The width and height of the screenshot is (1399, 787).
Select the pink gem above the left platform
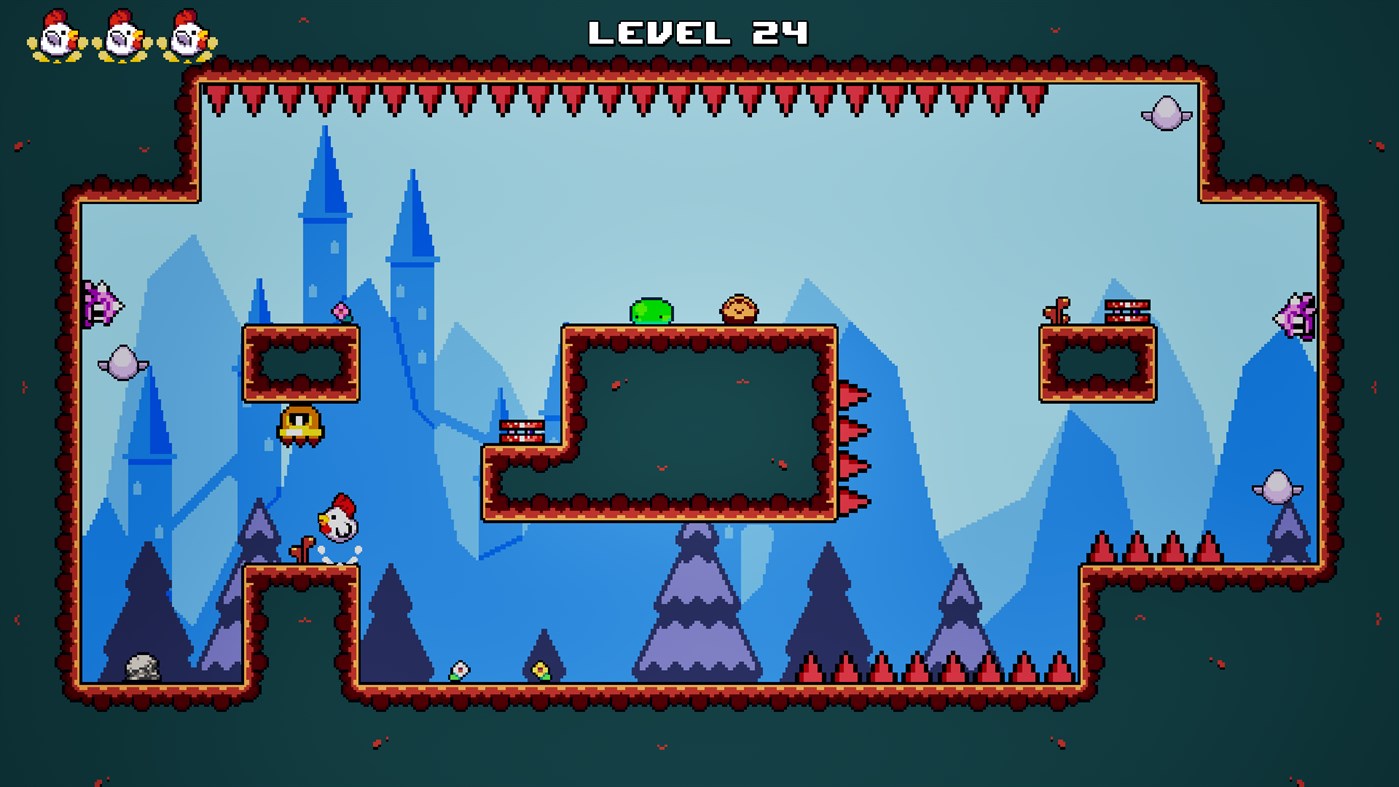(341, 310)
